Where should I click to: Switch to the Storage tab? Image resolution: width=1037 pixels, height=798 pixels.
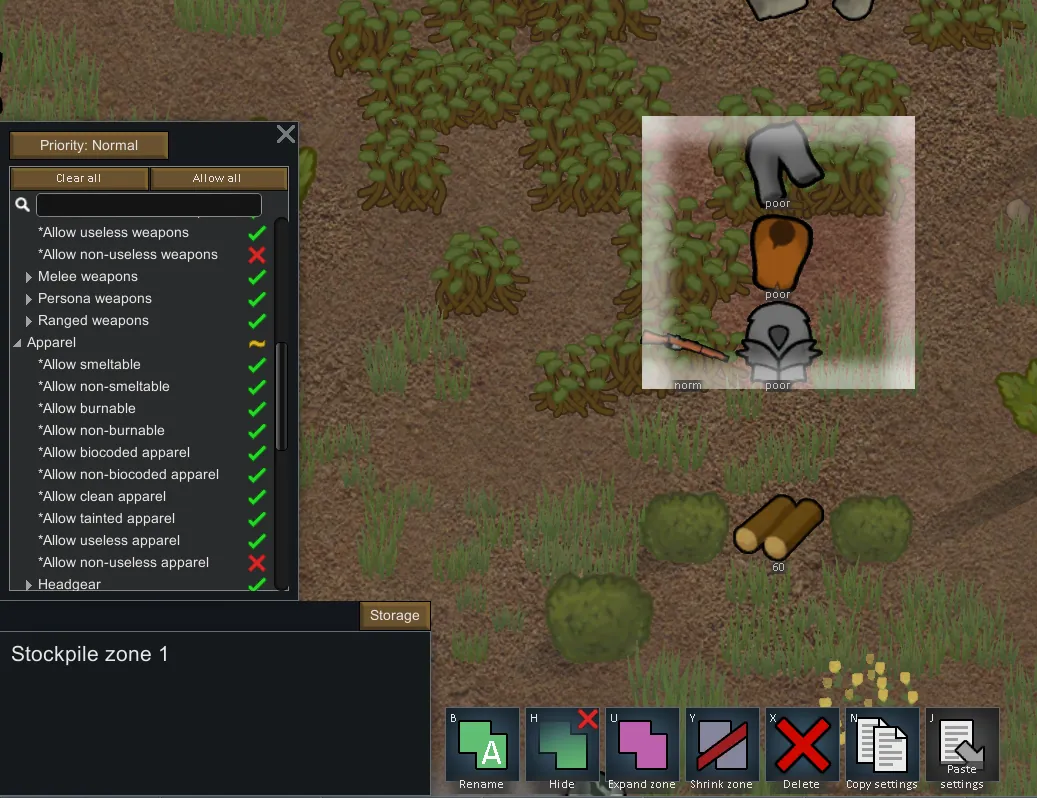coord(395,615)
